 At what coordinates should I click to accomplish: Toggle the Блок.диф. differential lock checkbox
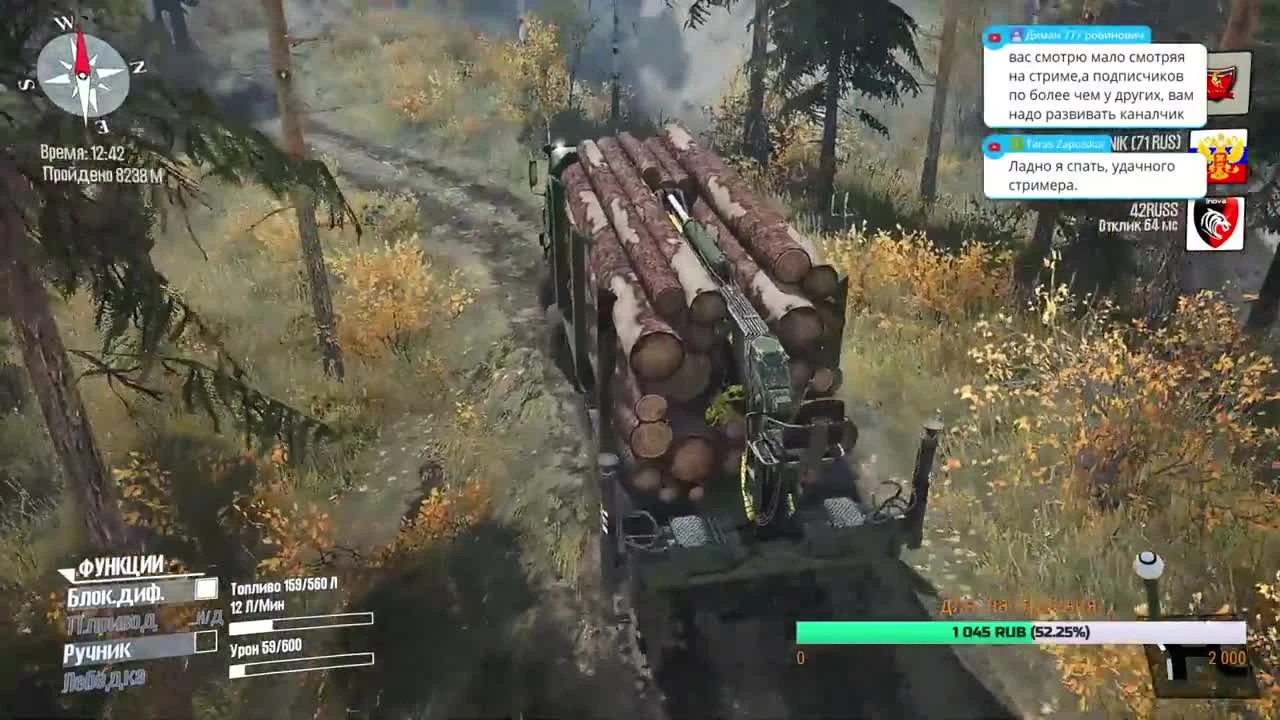[204, 591]
